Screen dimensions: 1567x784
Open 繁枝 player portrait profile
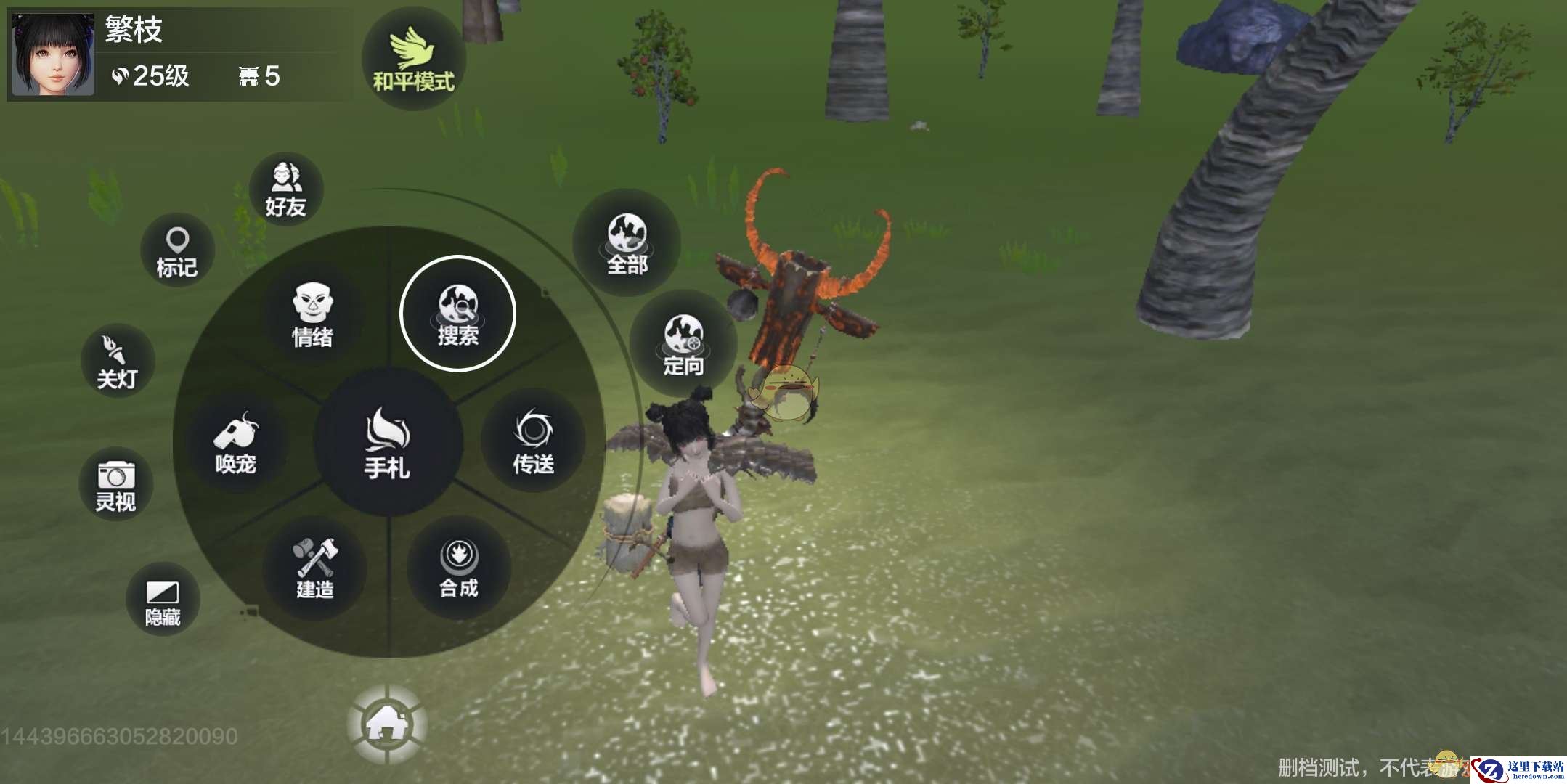pyautogui.click(x=54, y=54)
